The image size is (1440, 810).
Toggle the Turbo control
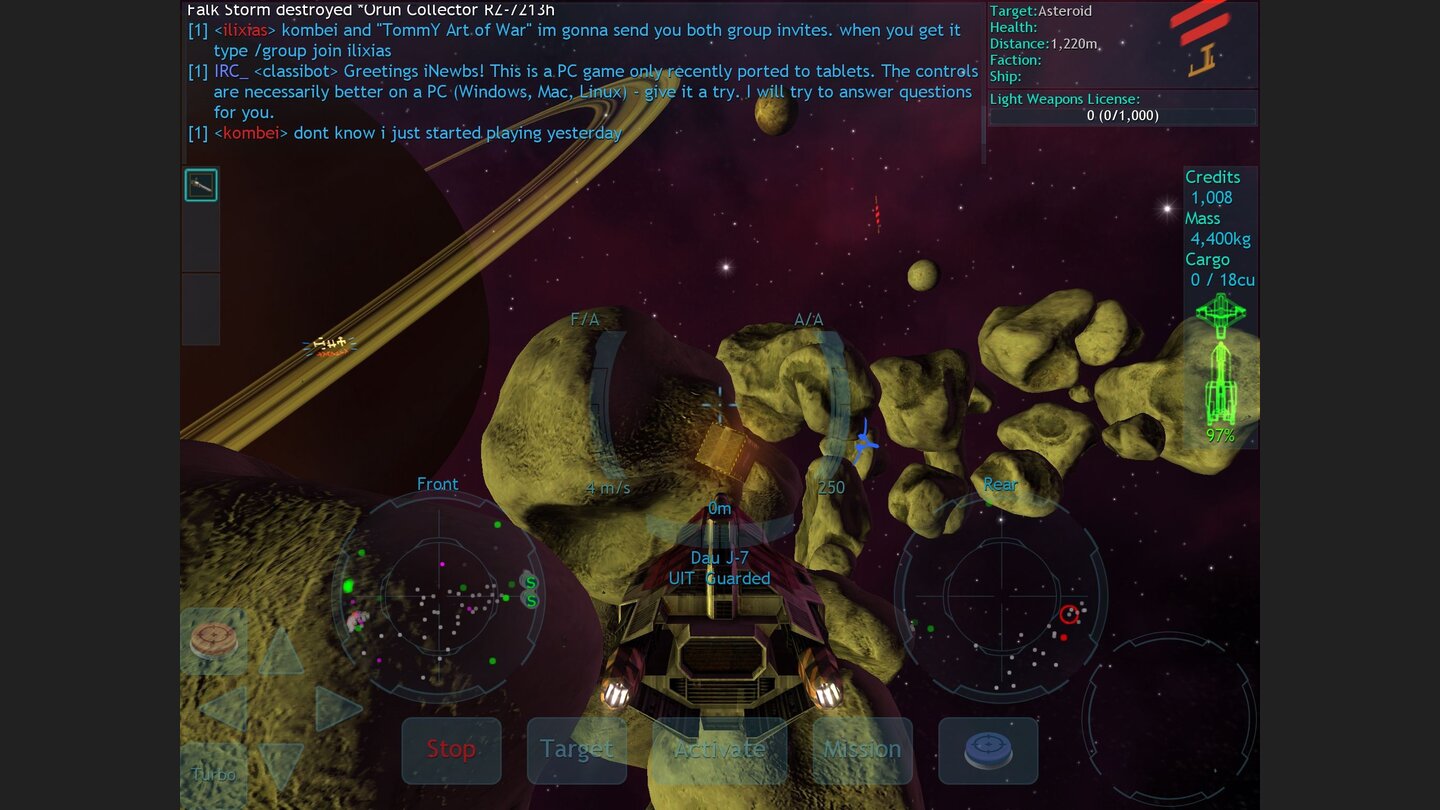[x=212, y=773]
